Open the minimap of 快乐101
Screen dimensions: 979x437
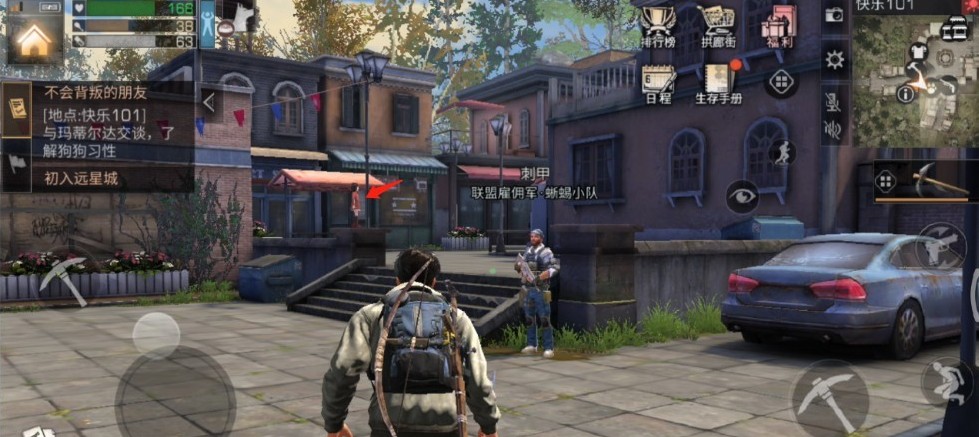pos(914,75)
